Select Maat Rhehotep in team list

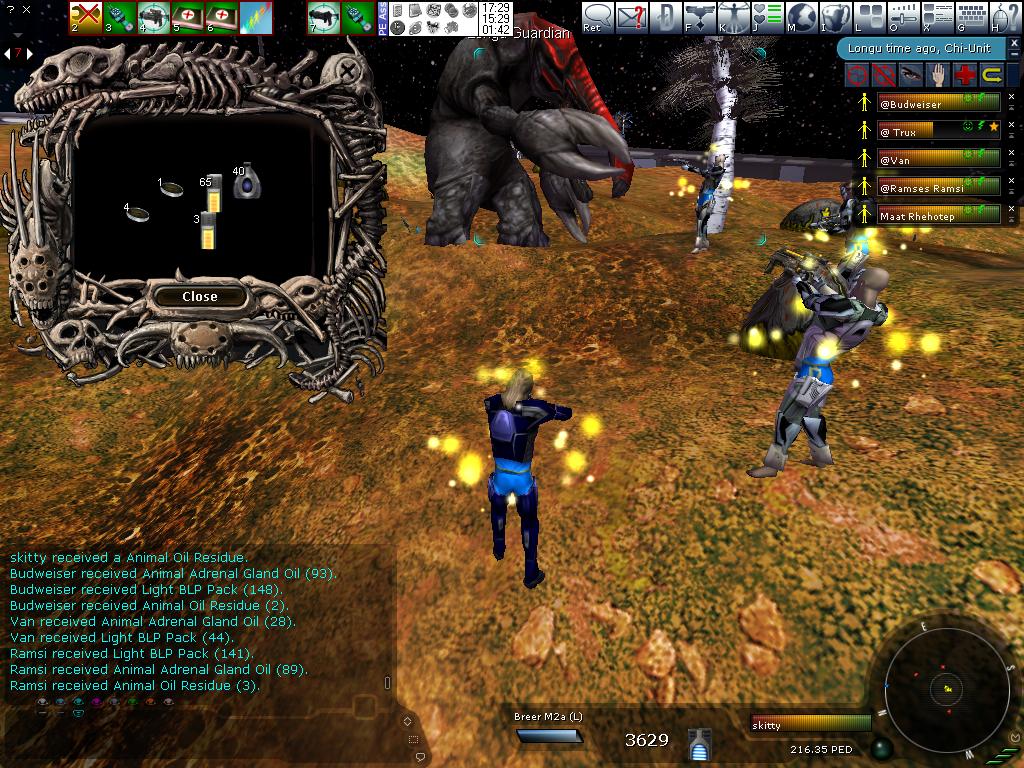[x=938, y=215]
